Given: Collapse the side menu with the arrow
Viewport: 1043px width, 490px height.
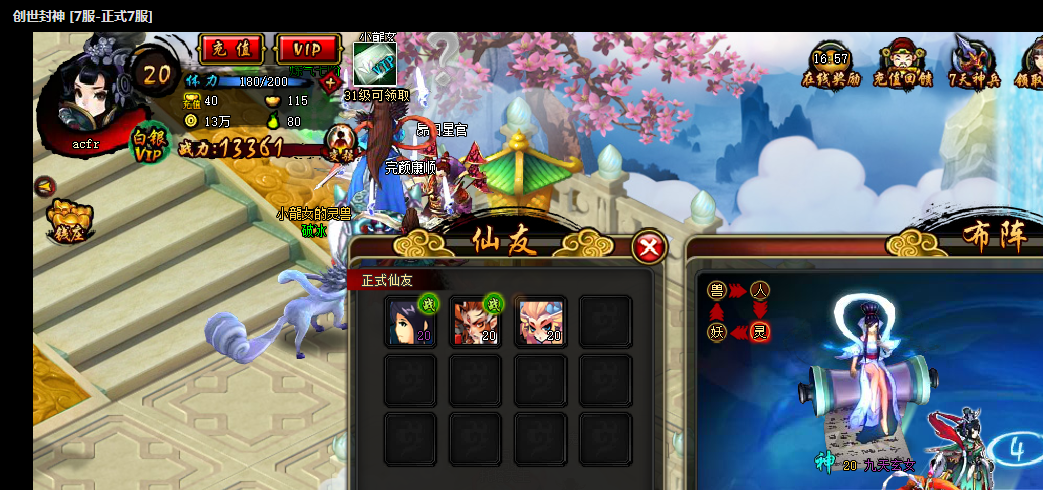Looking at the screenshot, I should tap(44, 186).
